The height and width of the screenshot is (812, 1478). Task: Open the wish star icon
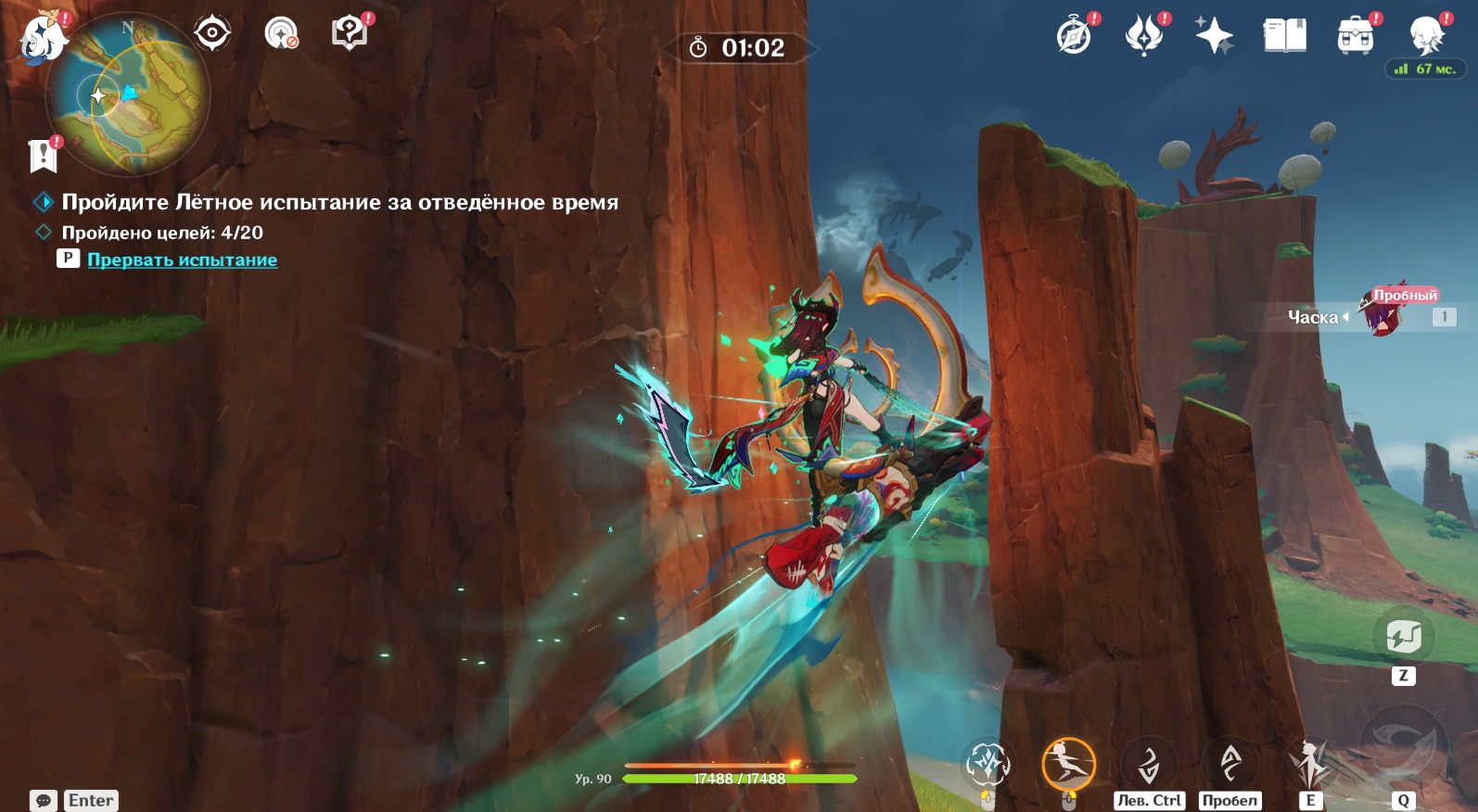(1214, 36)
